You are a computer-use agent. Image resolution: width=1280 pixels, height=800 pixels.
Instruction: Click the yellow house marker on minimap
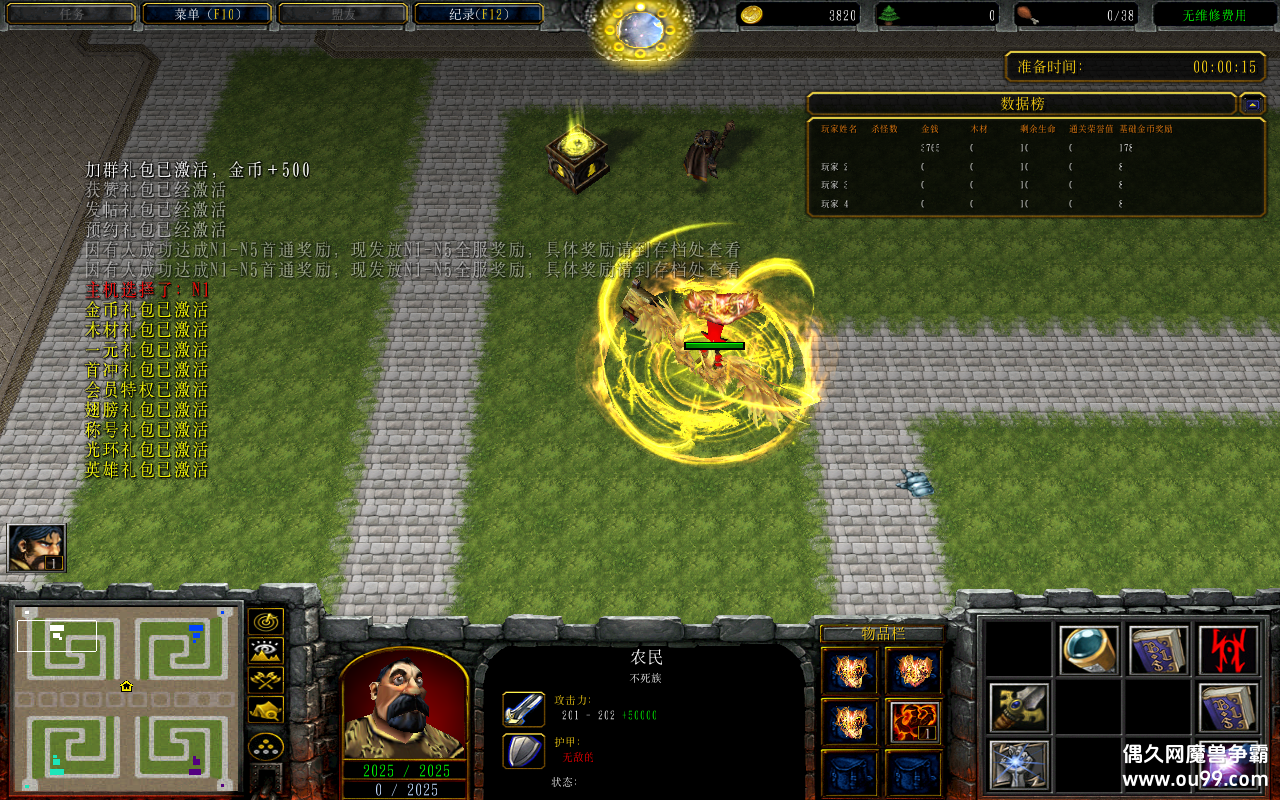click(x=127, y=686)
